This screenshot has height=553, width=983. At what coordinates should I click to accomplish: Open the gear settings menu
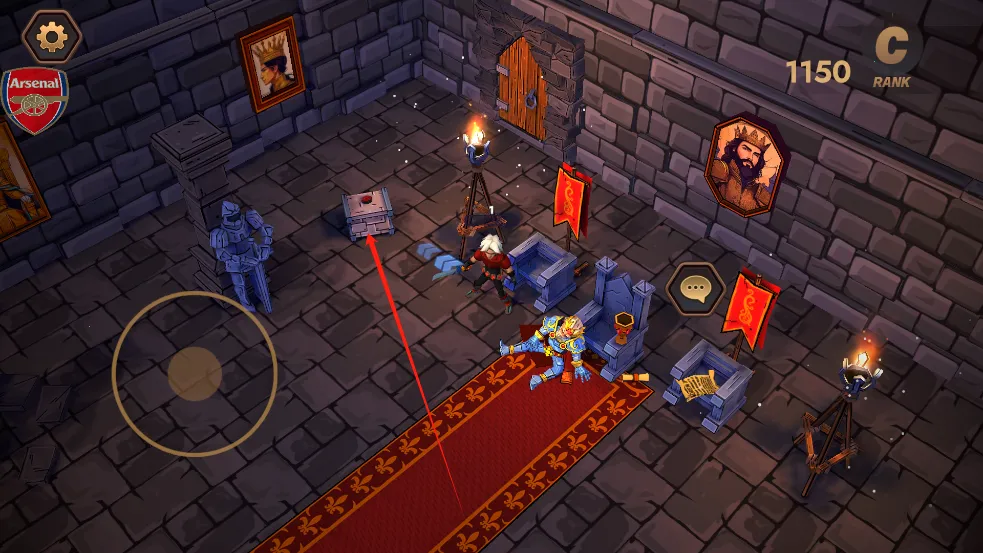[51, 36]
